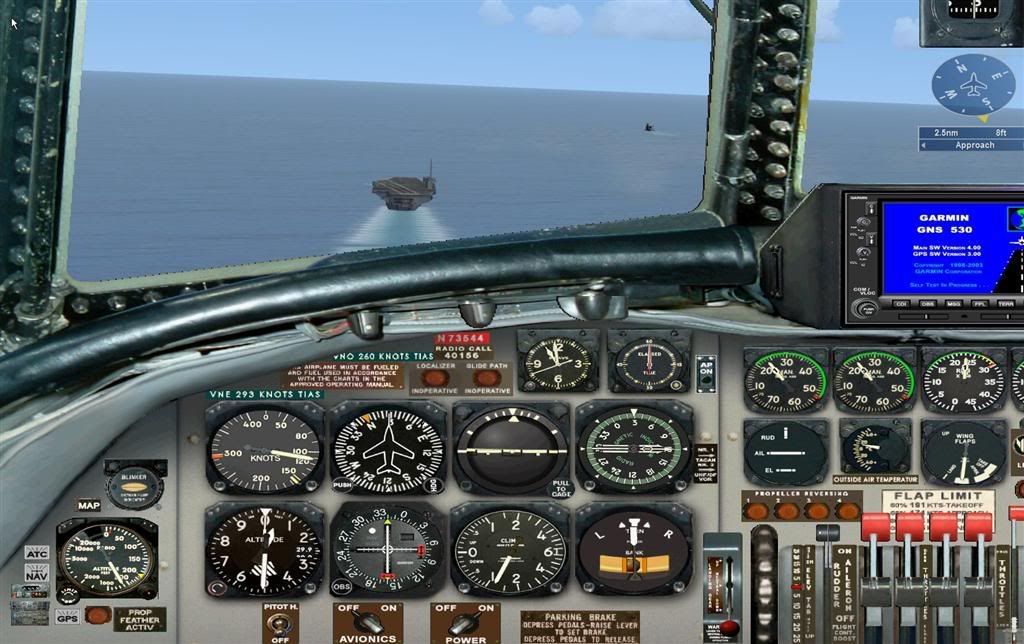Toggle the Power switch
1024x644 pixels.
(x=465, y=624)
